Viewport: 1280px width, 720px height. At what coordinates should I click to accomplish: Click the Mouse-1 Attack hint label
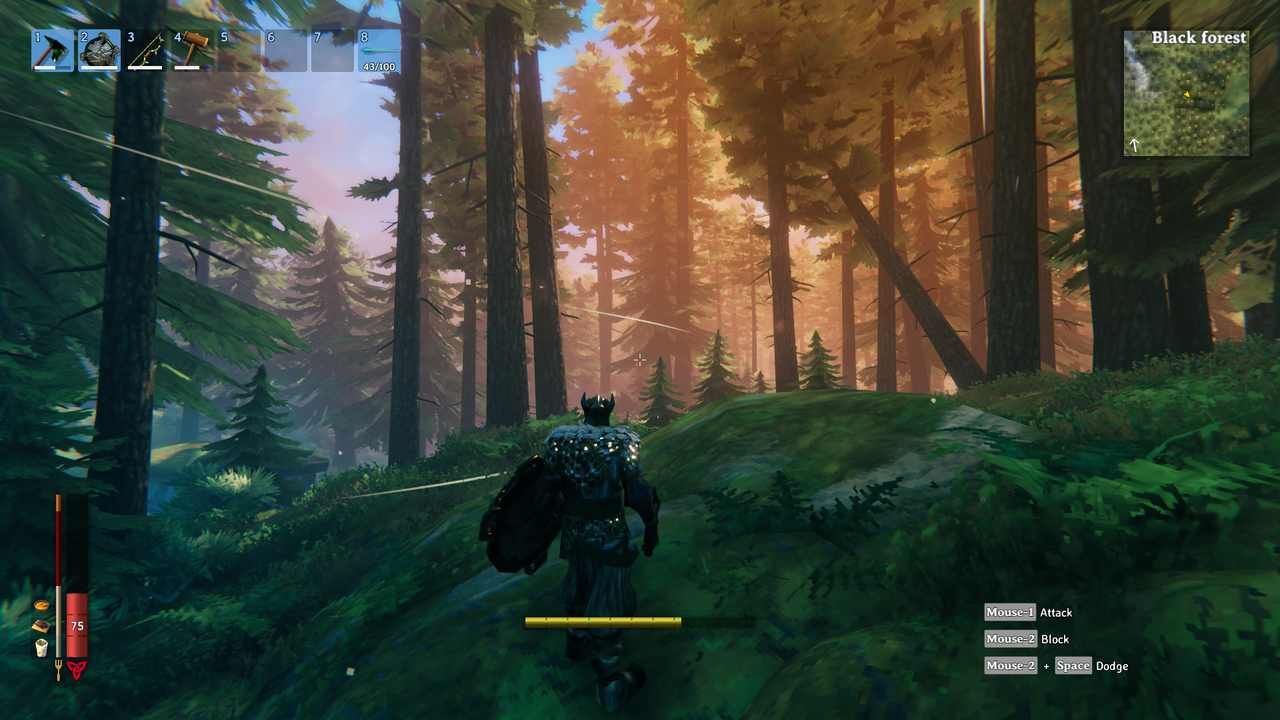tap(1030, 612)
